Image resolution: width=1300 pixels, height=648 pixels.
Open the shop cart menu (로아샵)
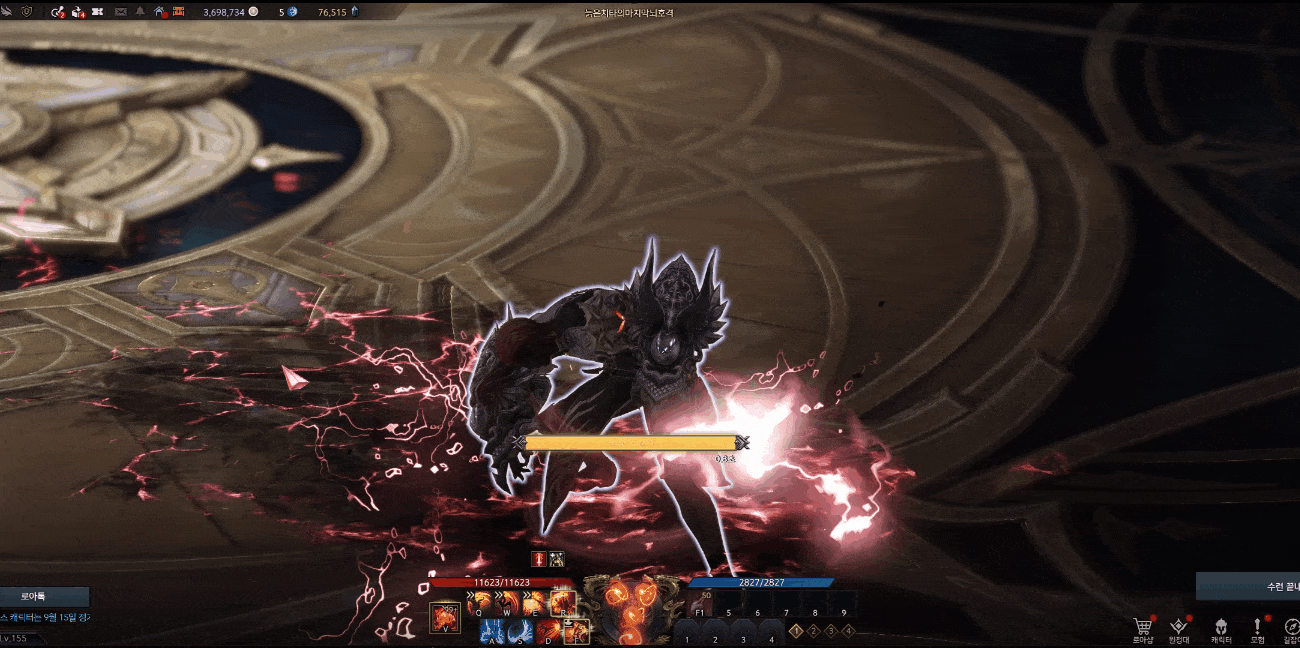pyautogui.click(x=1143, y=628)
